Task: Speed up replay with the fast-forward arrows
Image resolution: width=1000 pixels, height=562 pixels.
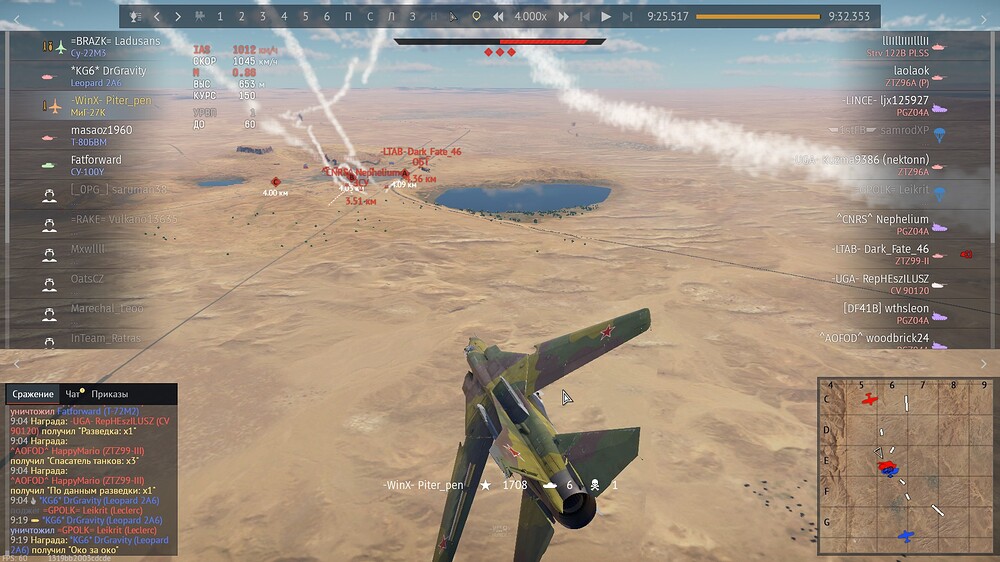Action: (x=563, y=16)
